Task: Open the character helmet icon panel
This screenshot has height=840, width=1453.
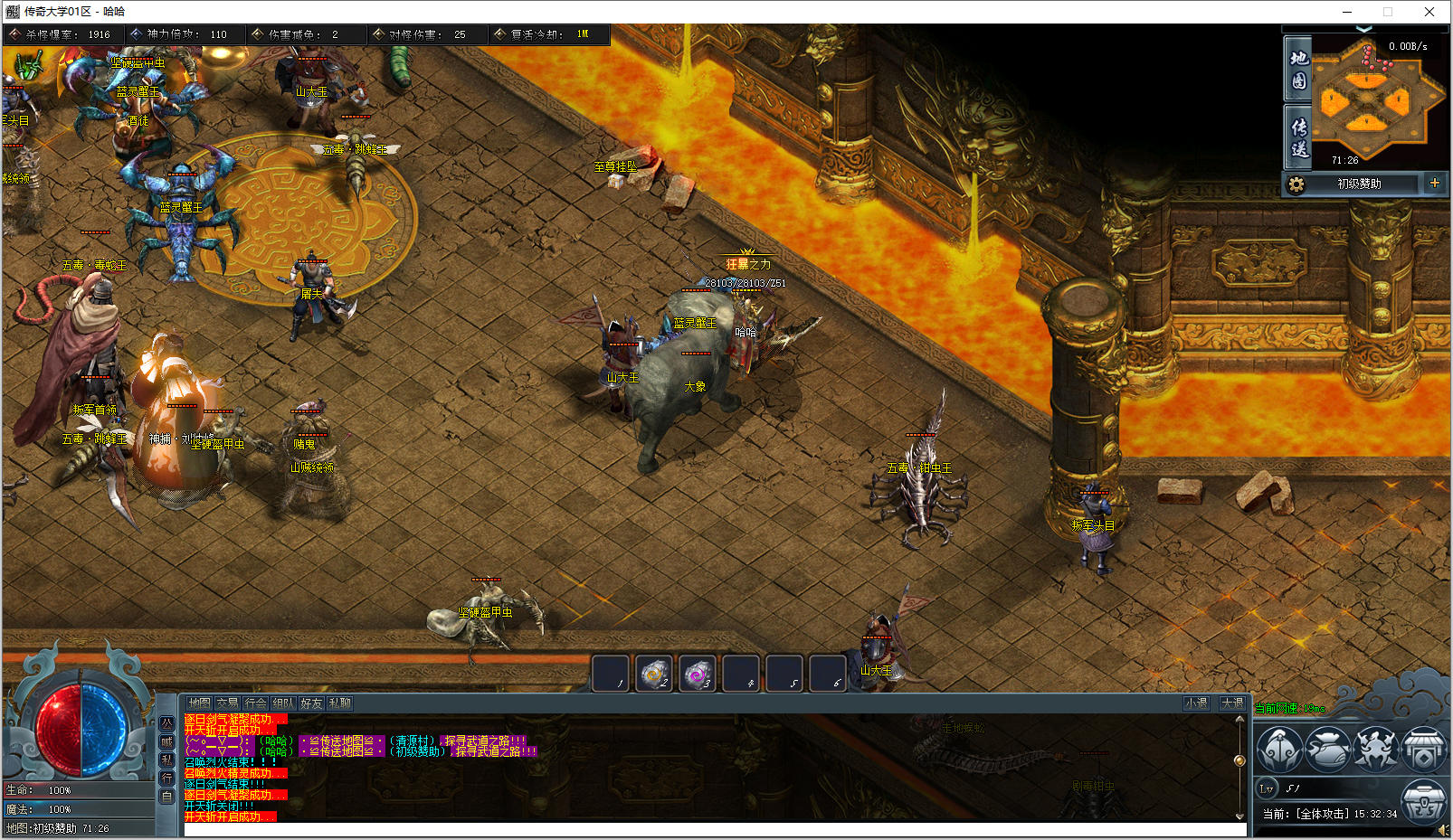Action: coord(1279,748)
